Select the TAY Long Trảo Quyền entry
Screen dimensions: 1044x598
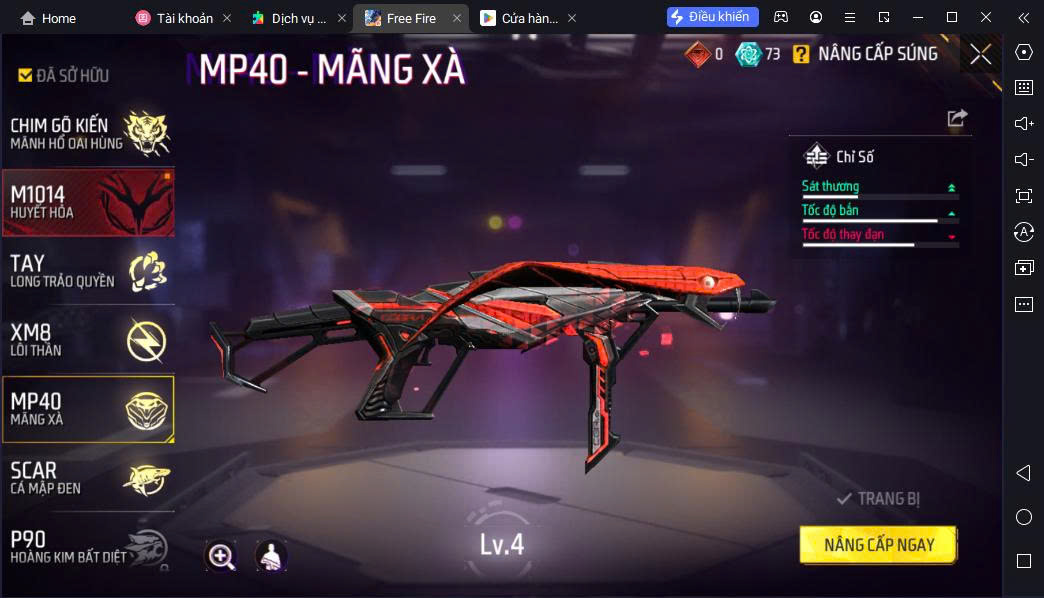[88, 270]
